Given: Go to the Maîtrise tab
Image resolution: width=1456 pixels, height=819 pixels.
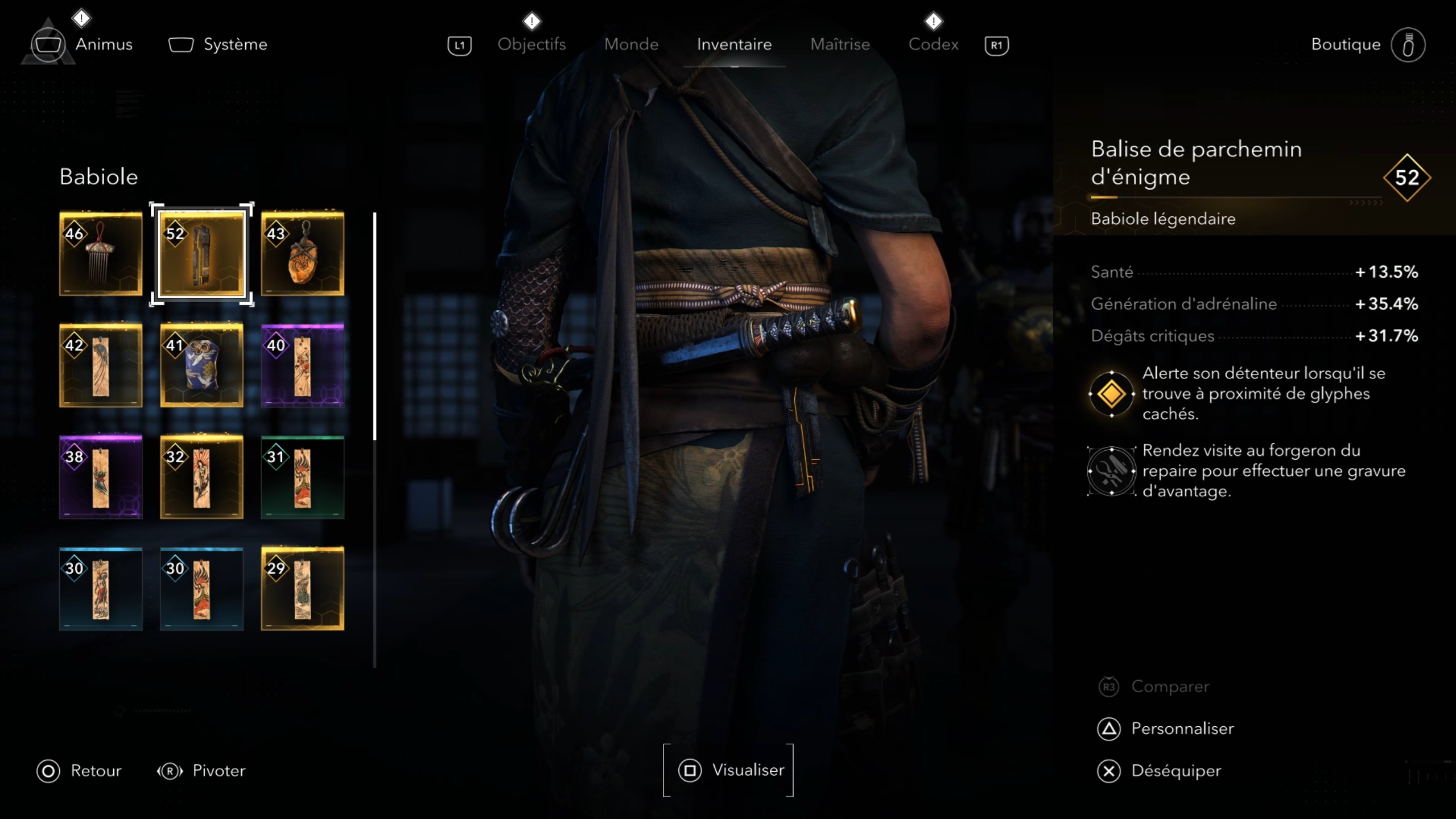Looking at the screenshot, I should (840, 44).
